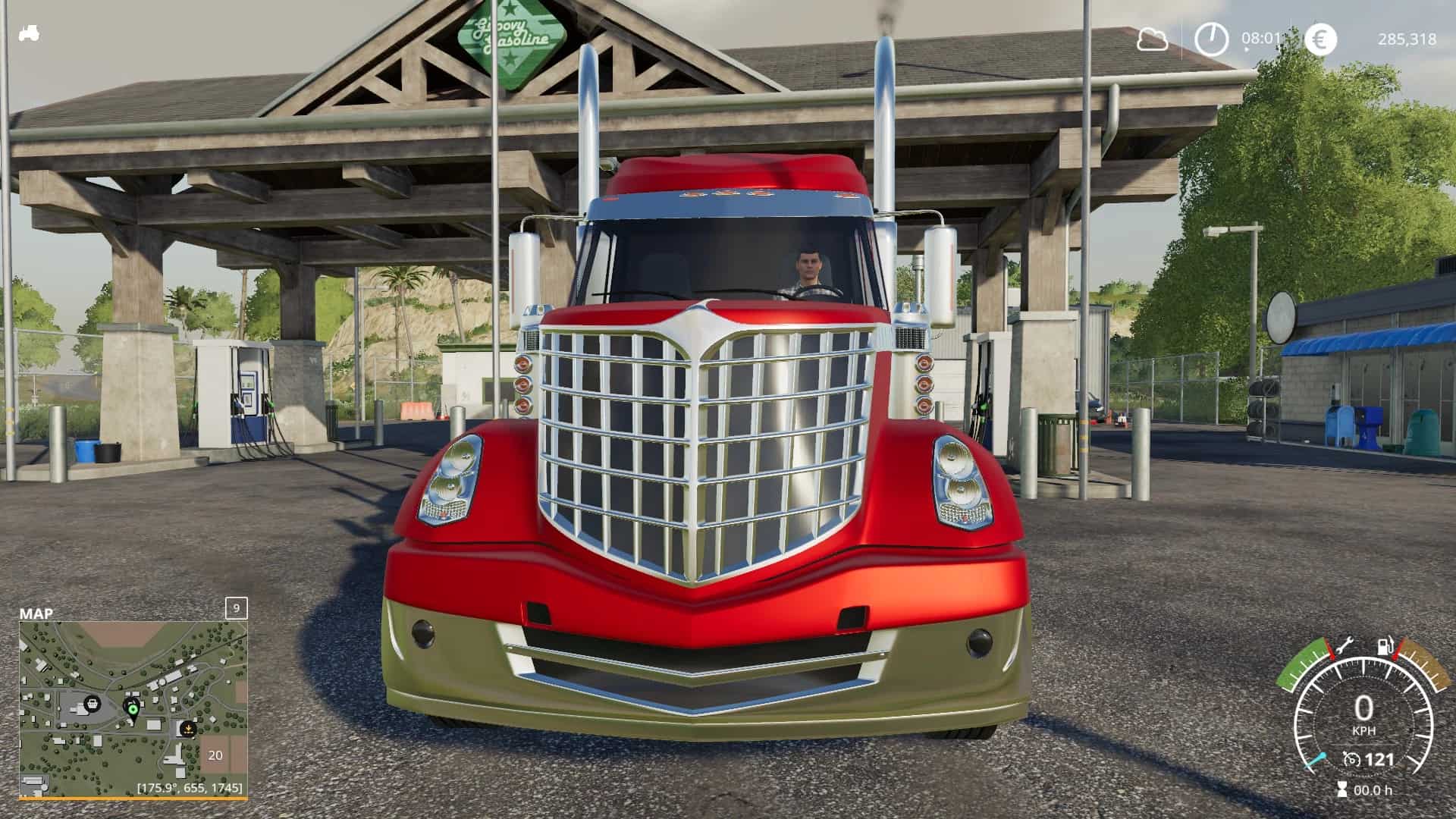Viewport: 1456px width, 819px height.
Task: Click field 20 on the minimap
Action: (215, 755)
